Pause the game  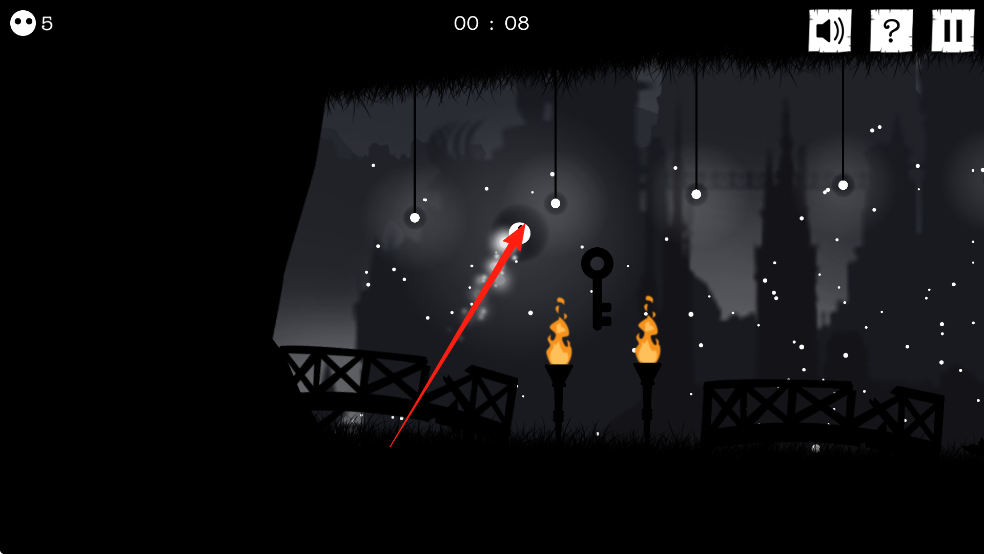952,31
